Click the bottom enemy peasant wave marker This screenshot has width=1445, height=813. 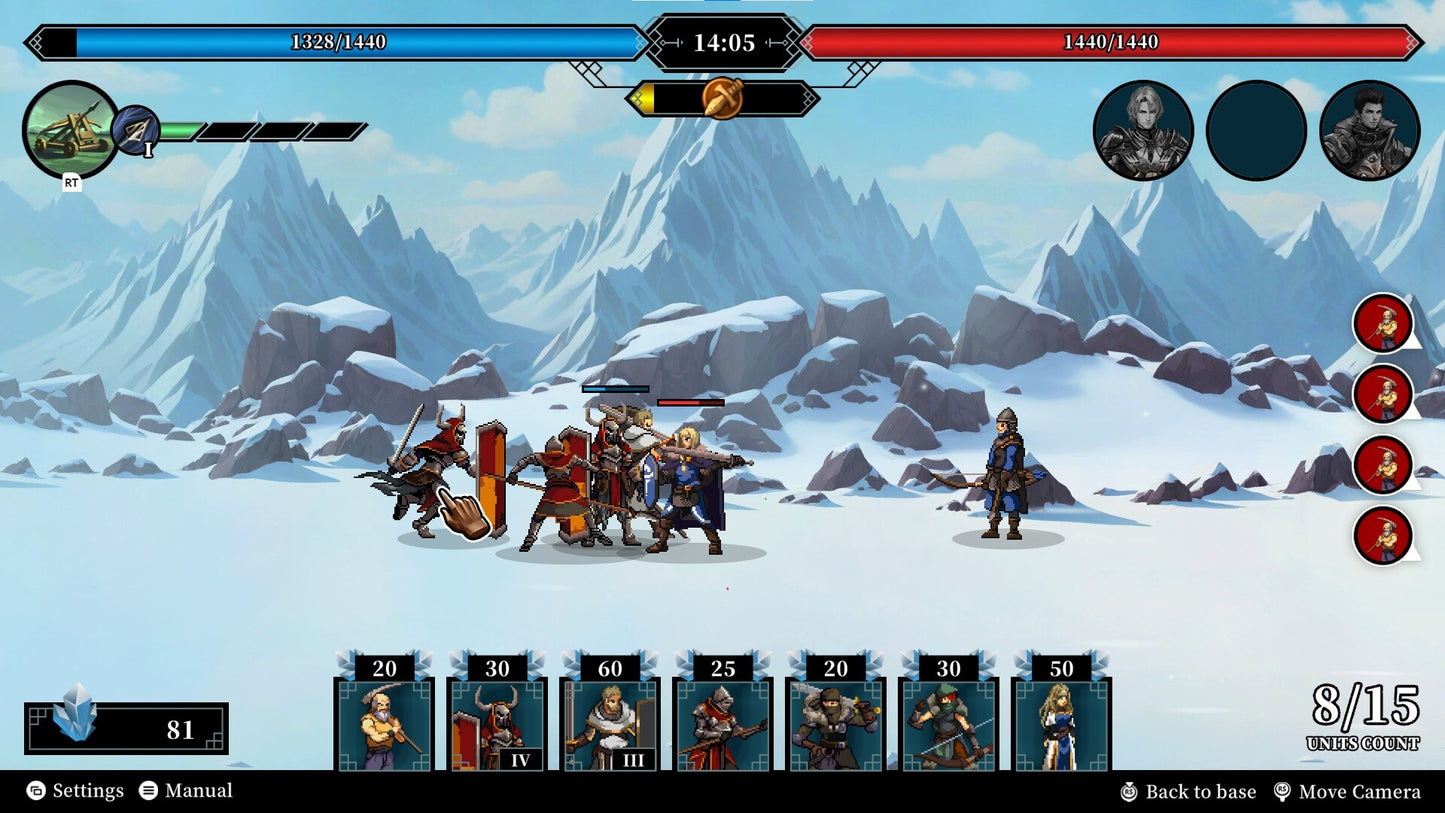point(1384,537)
